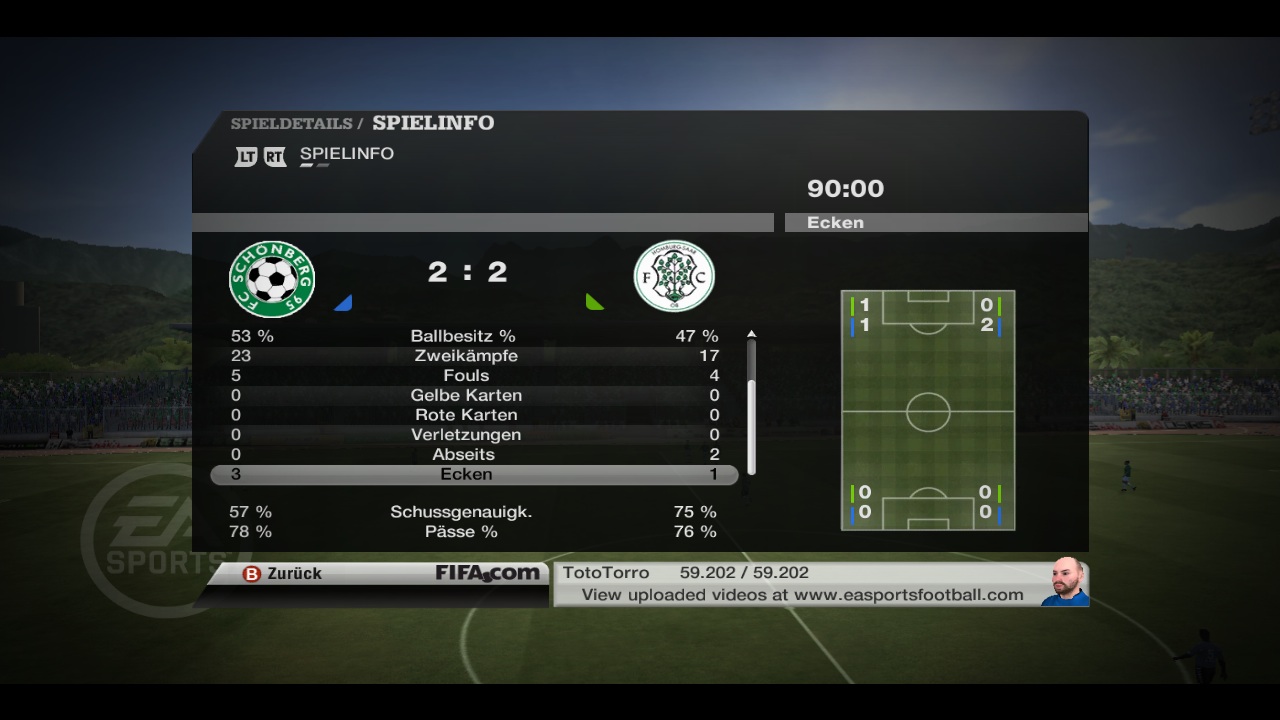Viewport: 1280px width, 720px height.
Task: Click the FC Homburg crest
Action: point(674,276)
